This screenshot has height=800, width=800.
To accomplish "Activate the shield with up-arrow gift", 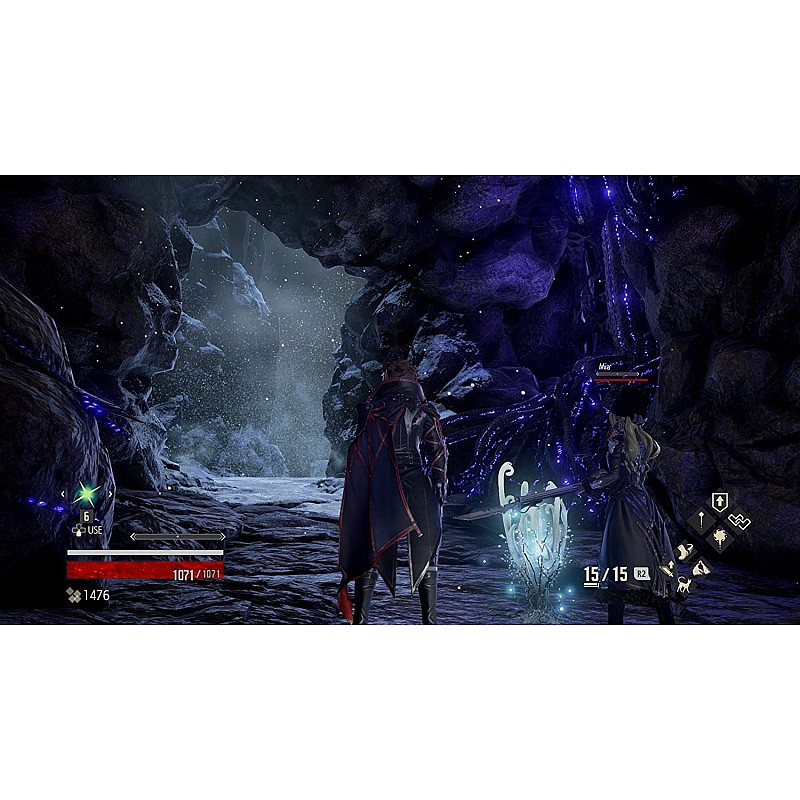I will [719, 501].
